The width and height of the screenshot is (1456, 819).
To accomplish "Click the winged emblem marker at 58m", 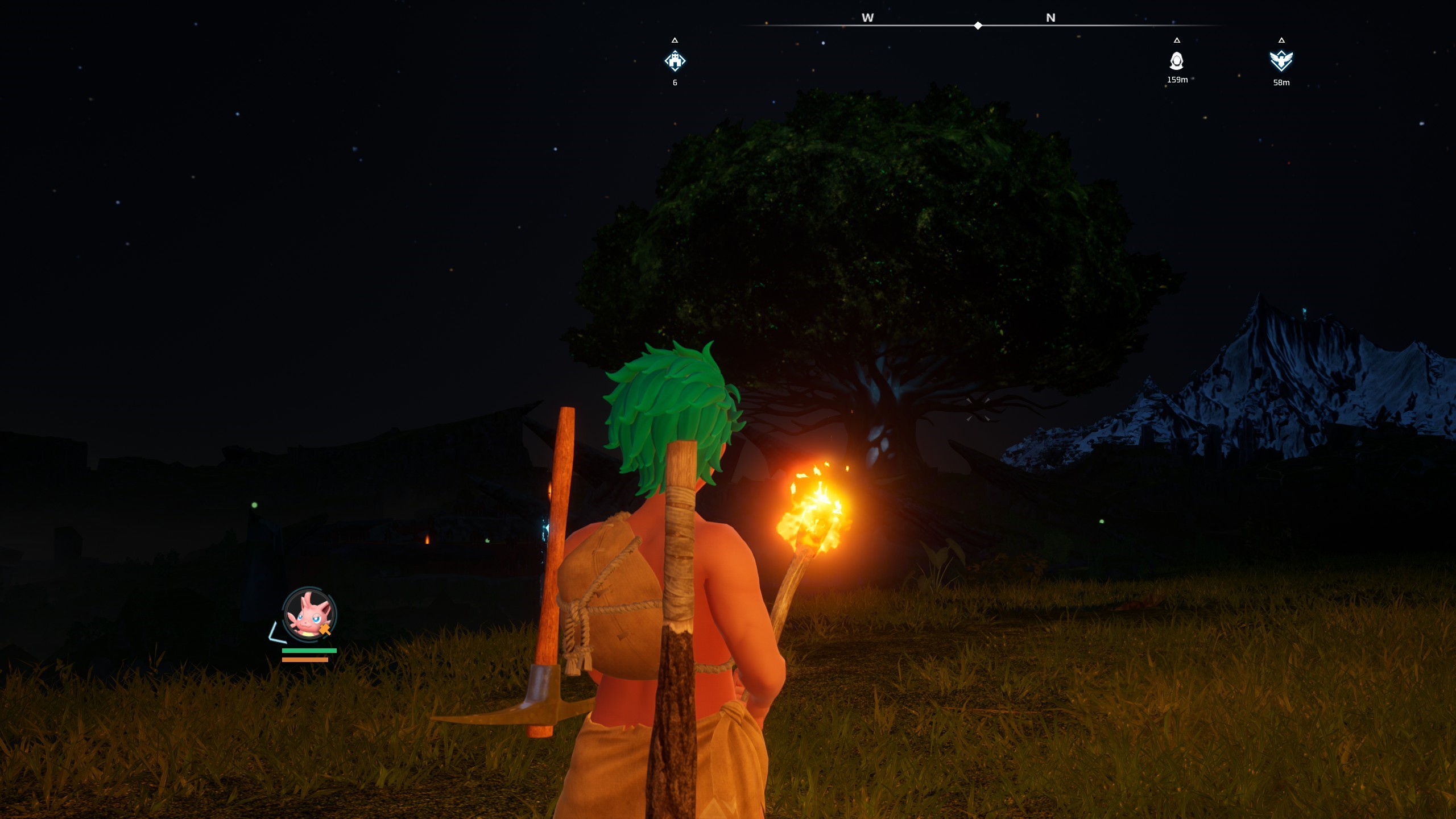I will pos(1281,60).
